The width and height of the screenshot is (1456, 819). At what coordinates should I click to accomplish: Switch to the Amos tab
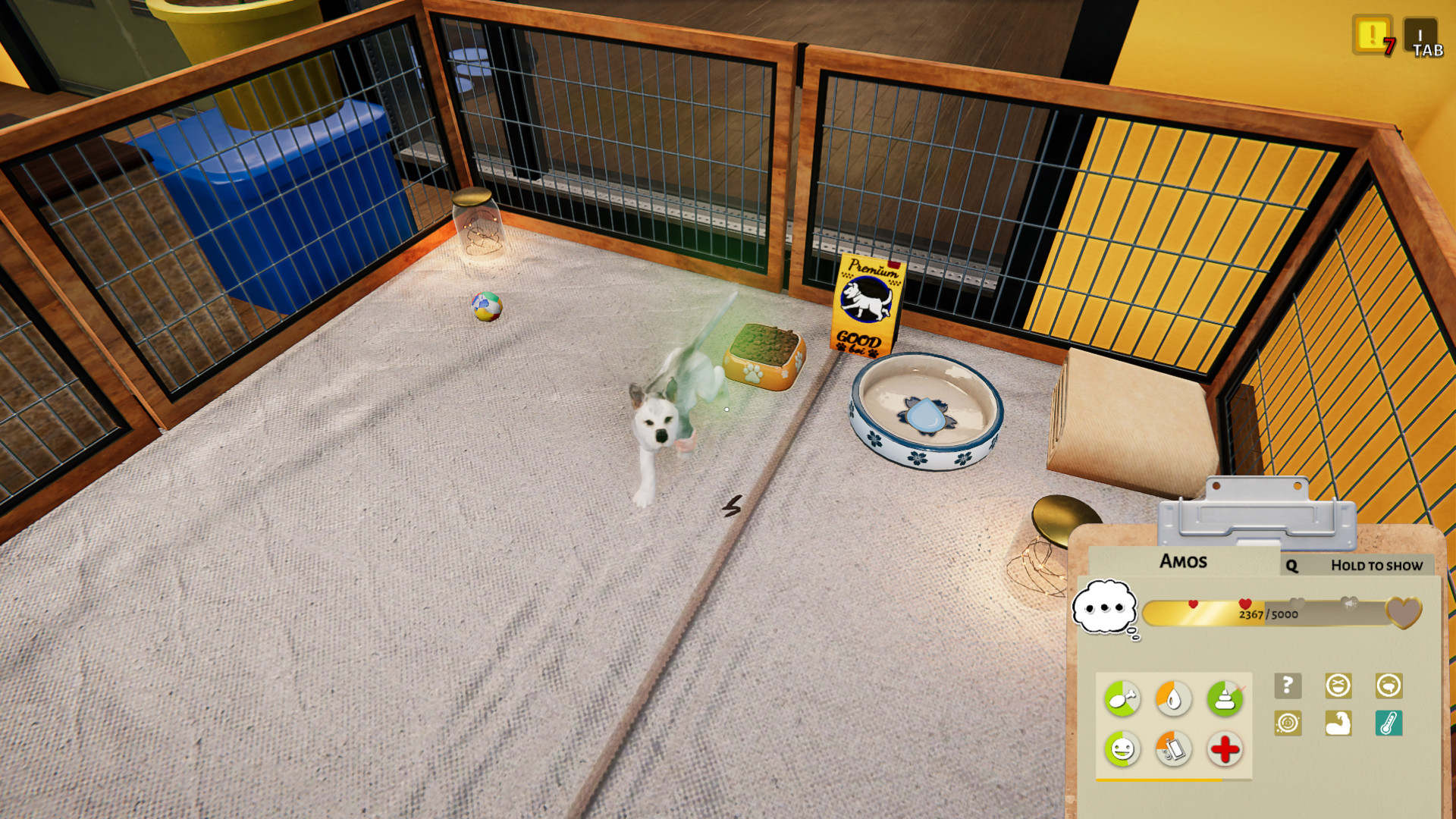[1185, 561]
